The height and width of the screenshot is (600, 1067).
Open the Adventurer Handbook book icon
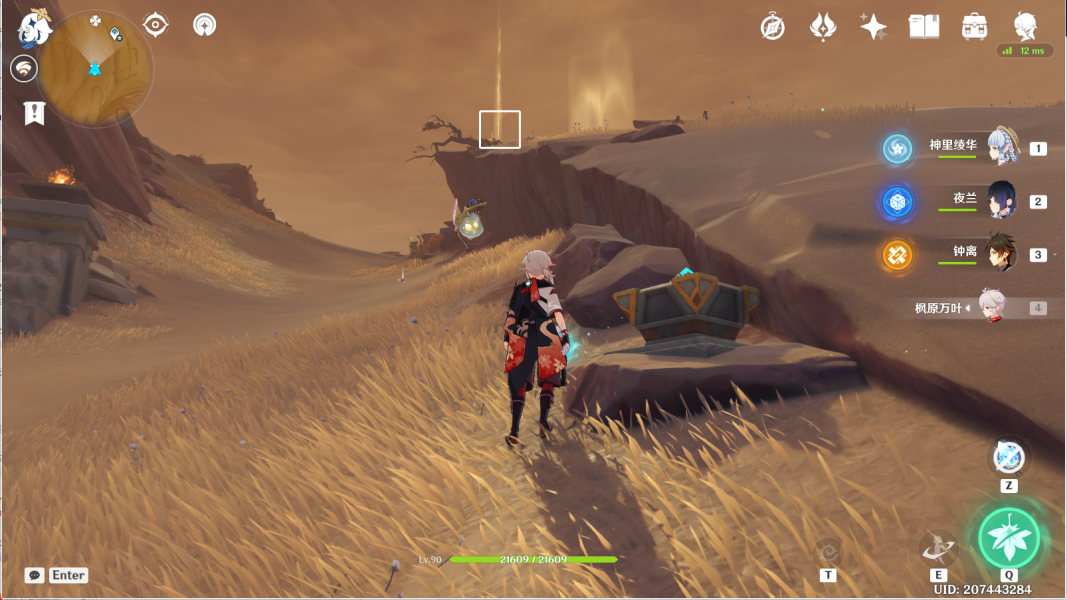coord(923,27)
